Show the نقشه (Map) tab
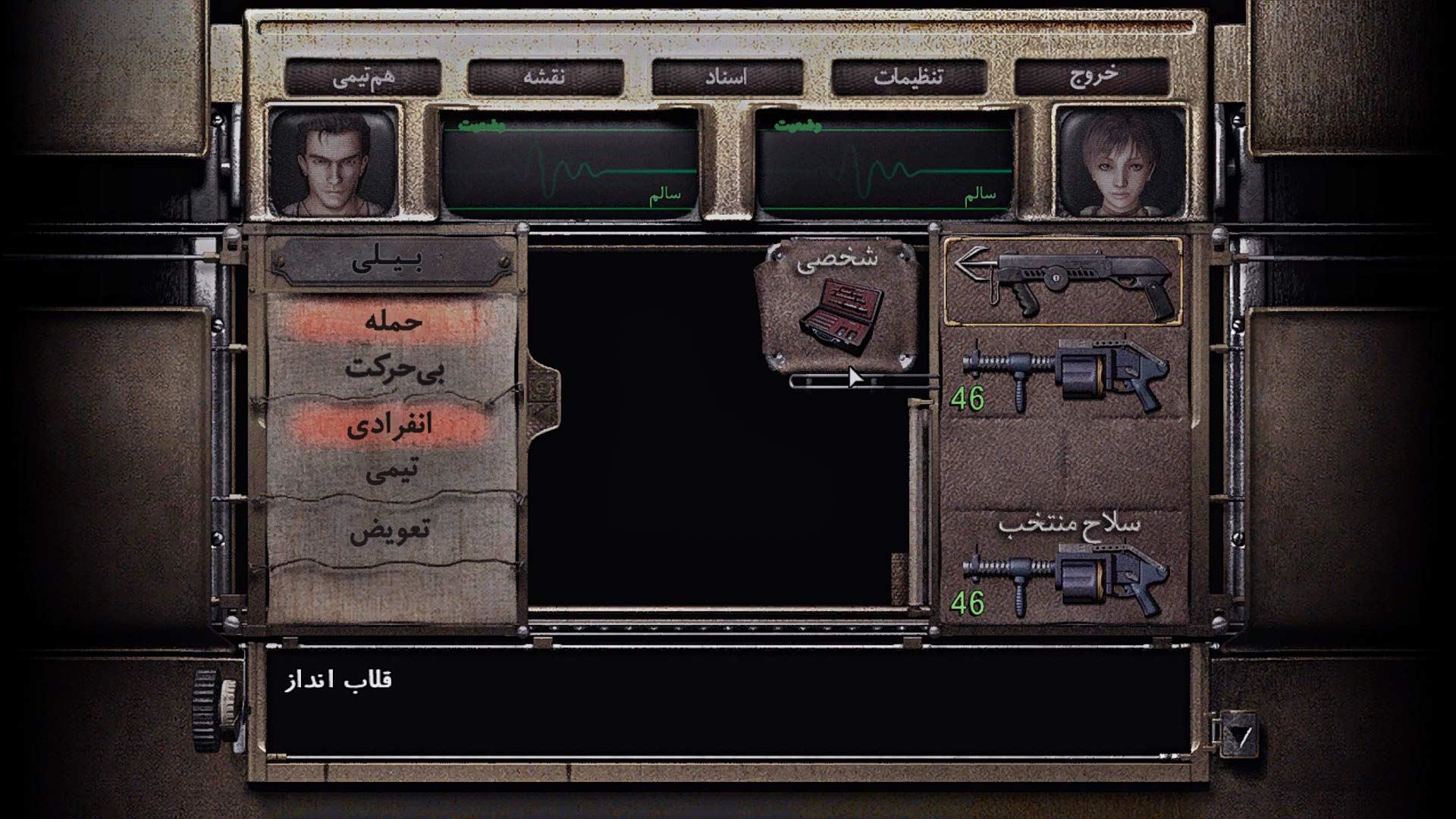The height and width of the screenshot is (819, 1456). pos(544,77)
